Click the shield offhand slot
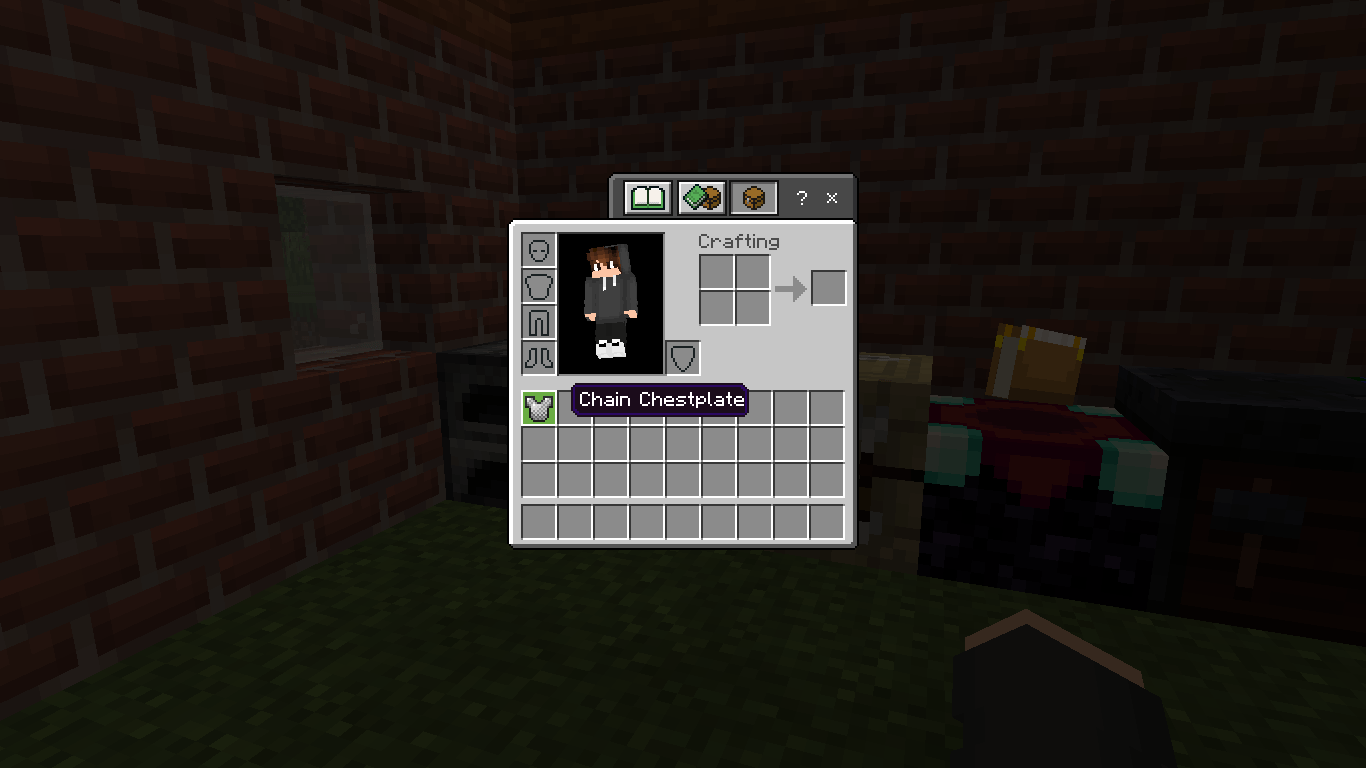 681,357
